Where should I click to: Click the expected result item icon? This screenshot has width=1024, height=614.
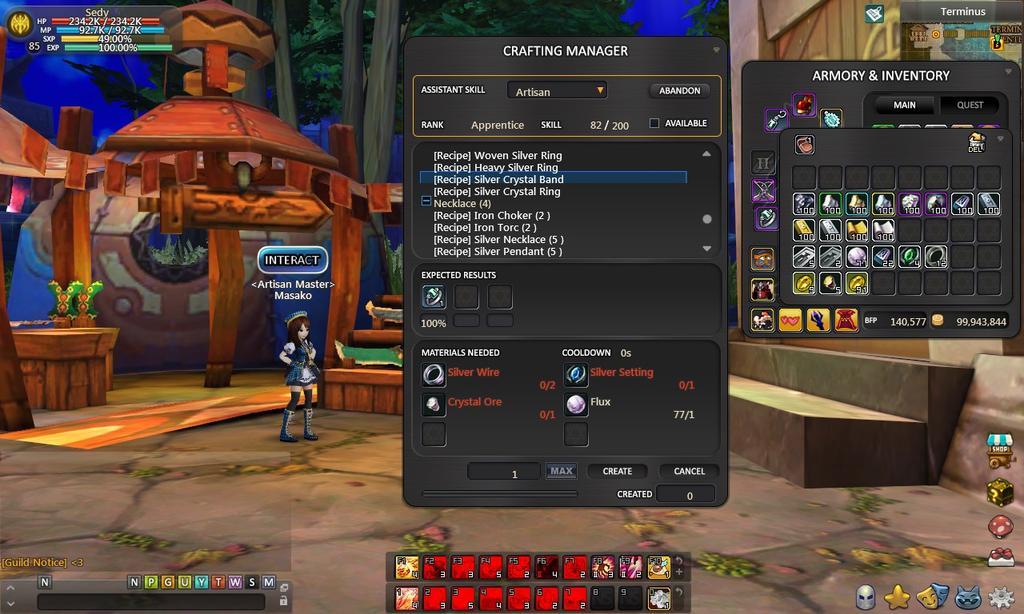click(434, 296)
